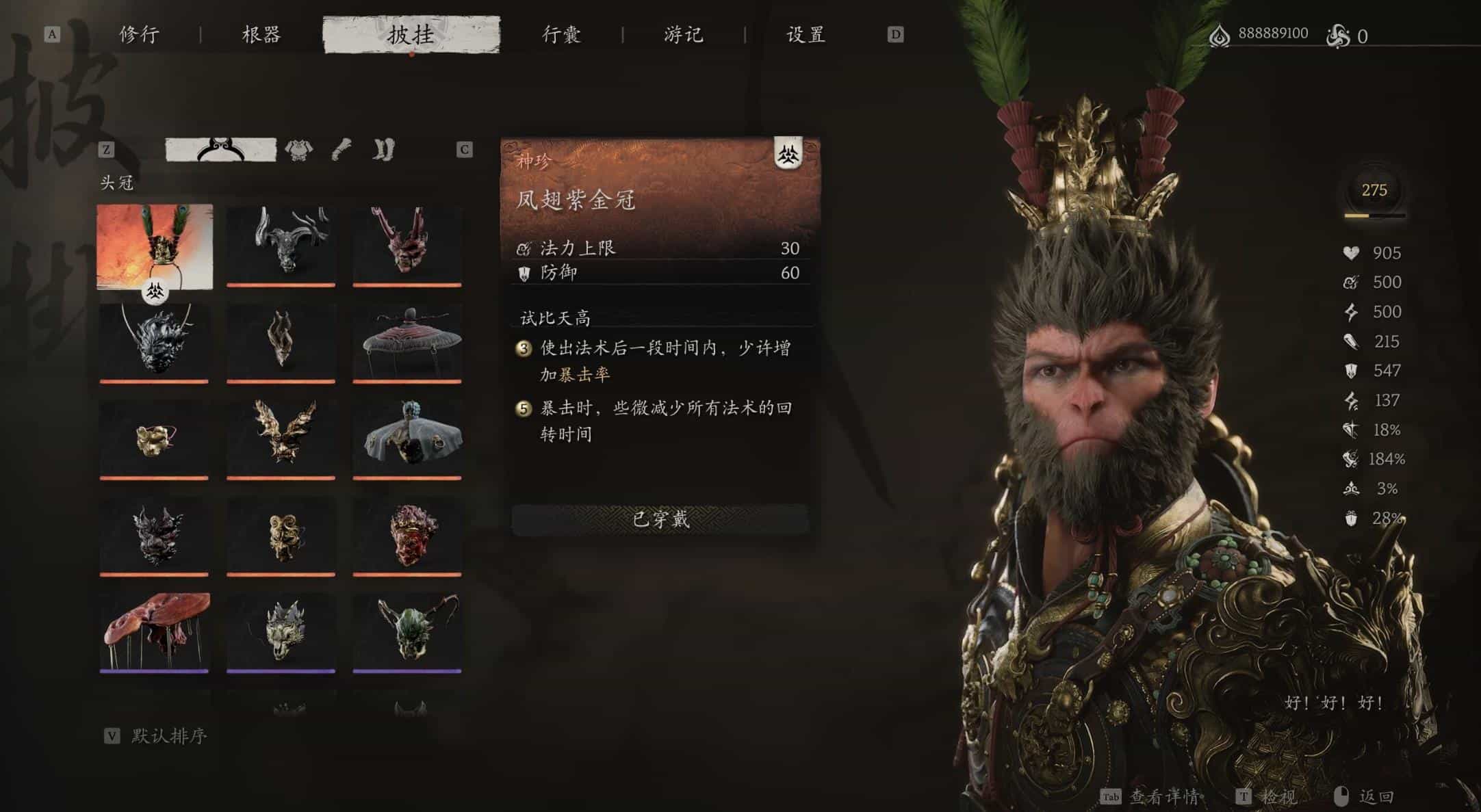This screenshot has height=812, width=1481.
Task: Select the leg wear category icon
Action: [384, 148]
